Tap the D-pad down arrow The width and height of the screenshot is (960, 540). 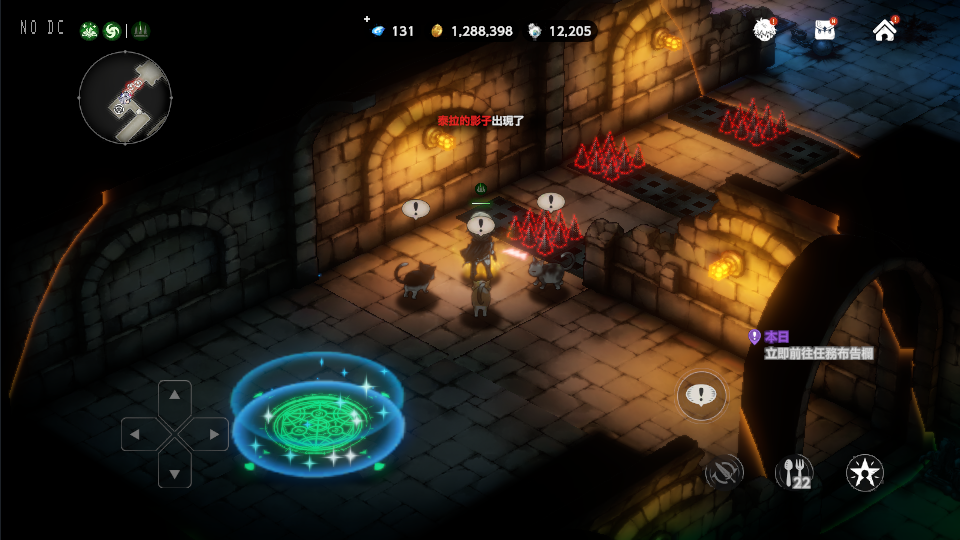tap(175, 472)
